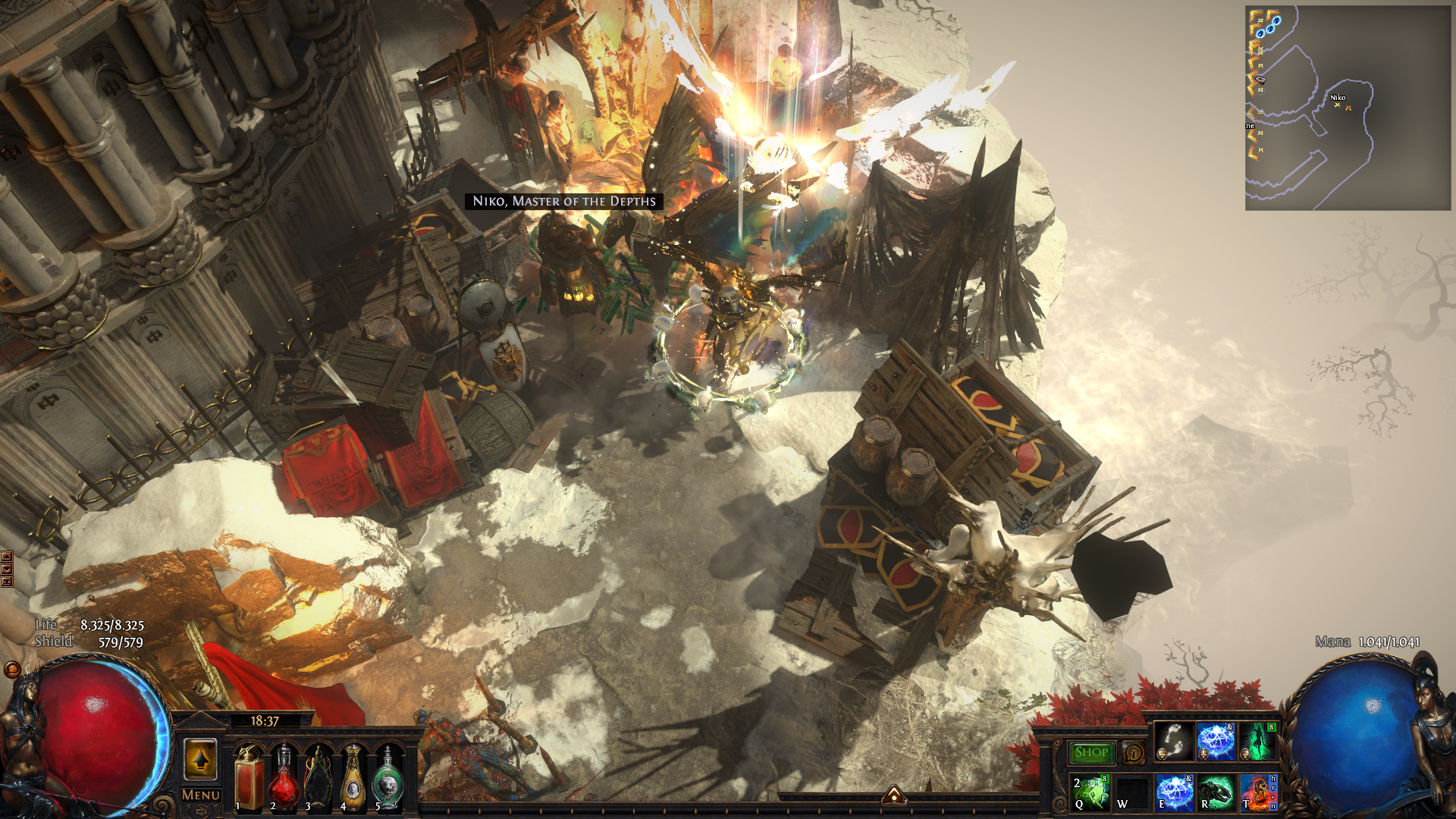Image resolution: width=1456 pixels, height=819 pixels.
Task: Activate the fiery golem skill on T
Action: pyautogui.click(x=1259, y=792)
